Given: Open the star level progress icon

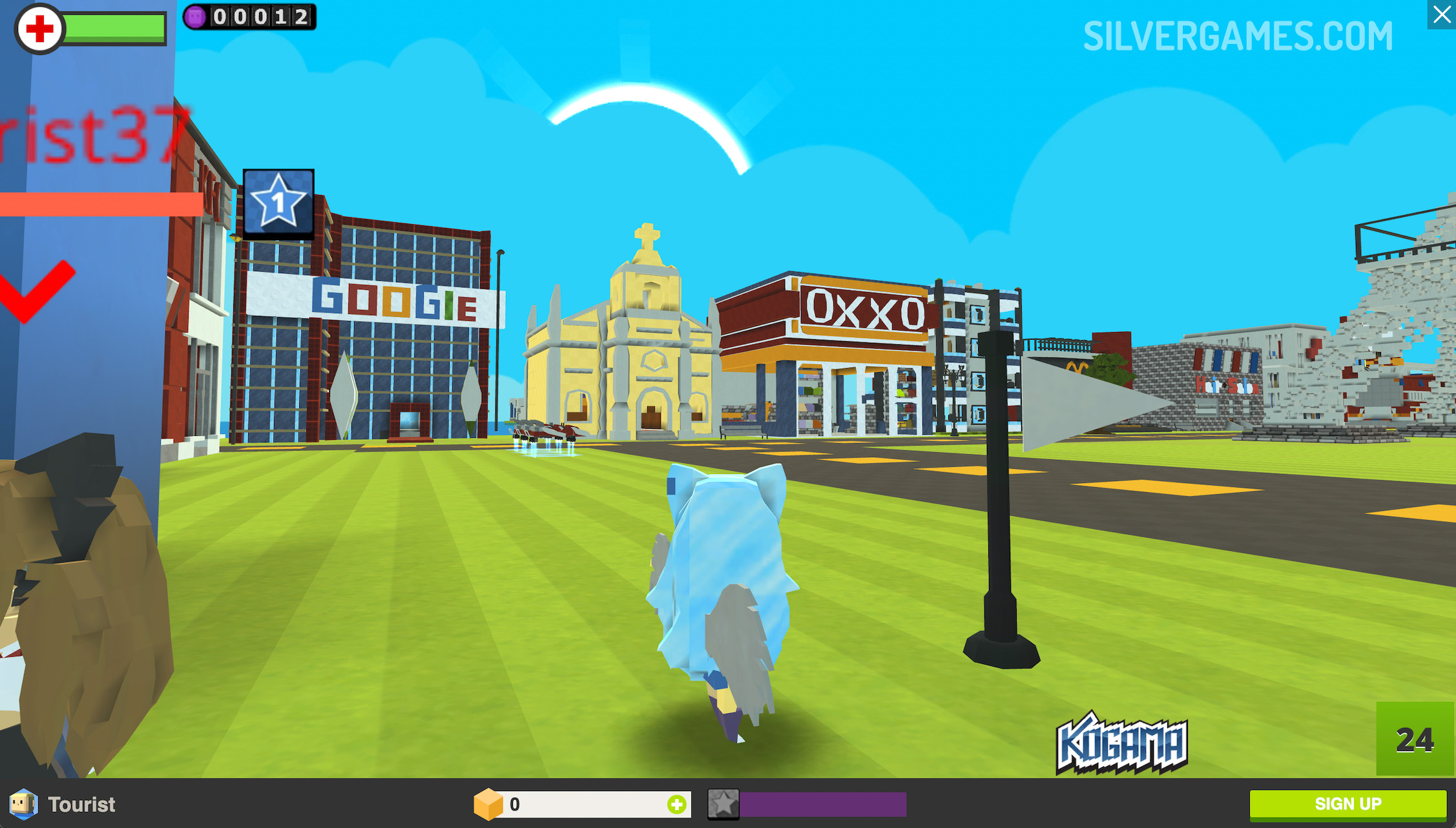Looking at the screenshot, I should click(723, 804).
